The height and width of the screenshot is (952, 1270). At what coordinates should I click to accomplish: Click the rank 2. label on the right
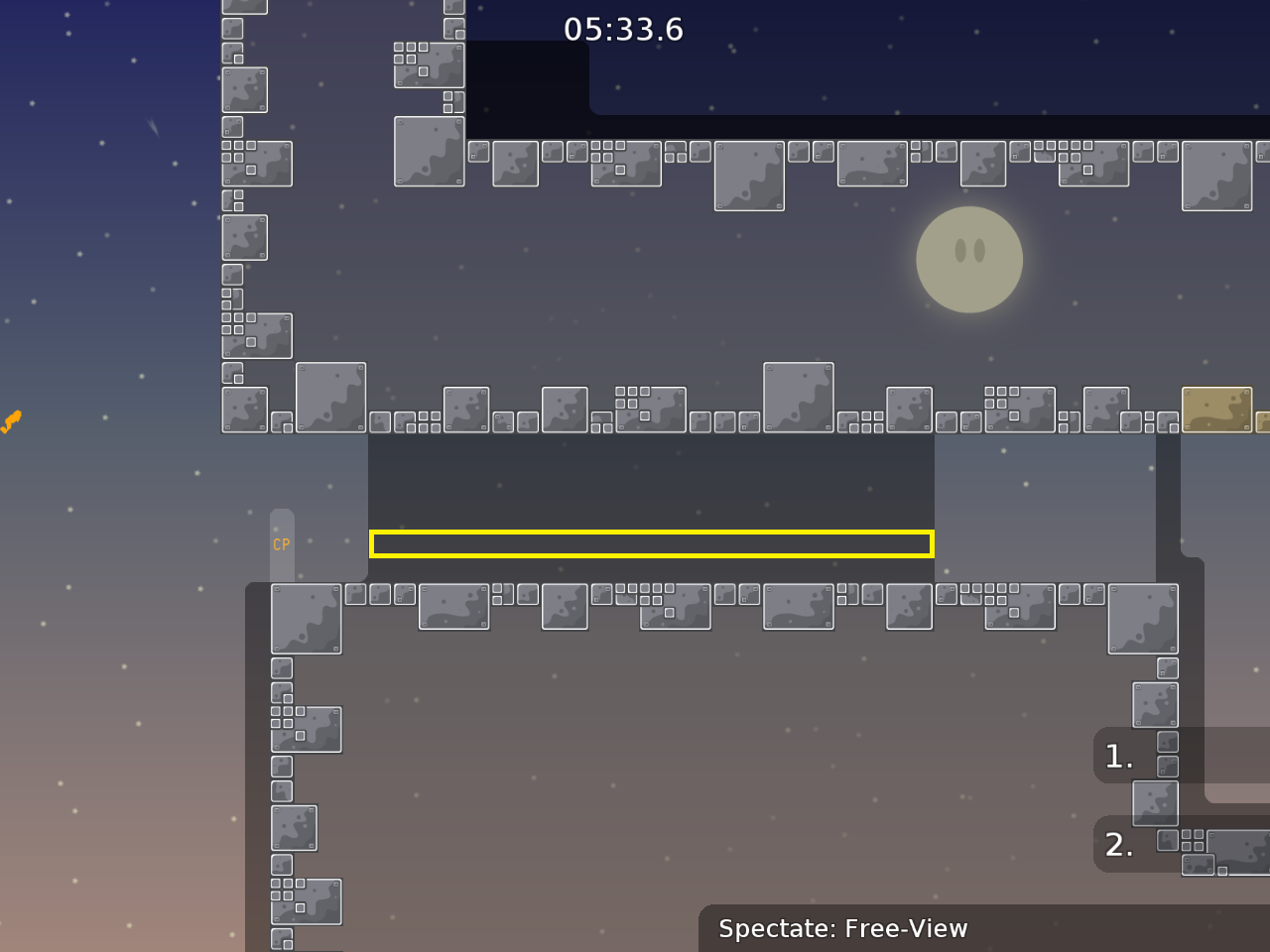(x=1118, y=845)
